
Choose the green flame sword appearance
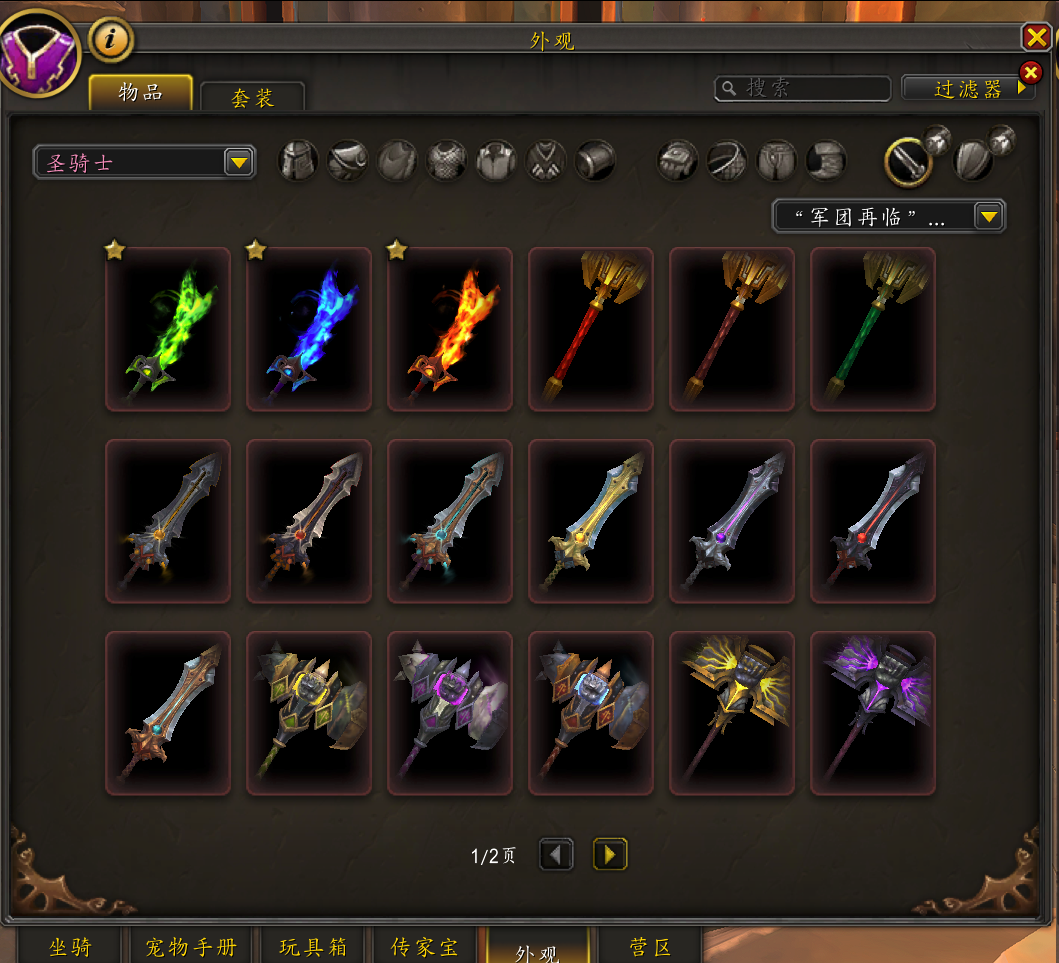(x=168, y=329)
